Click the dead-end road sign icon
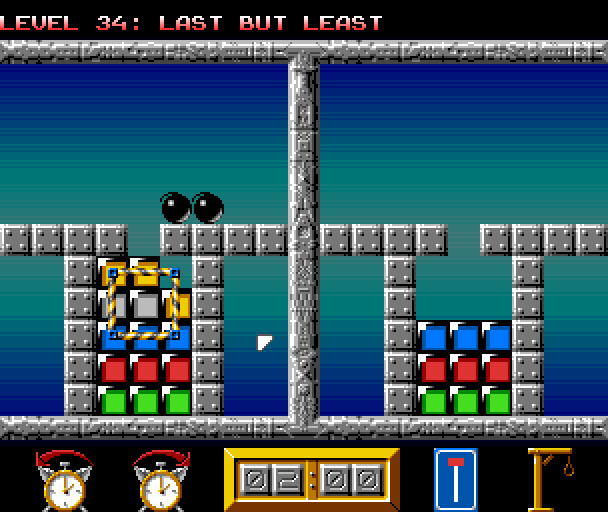The height and width of the screenshot is (512, 608). pyautogui.click(x=455, y=479)
